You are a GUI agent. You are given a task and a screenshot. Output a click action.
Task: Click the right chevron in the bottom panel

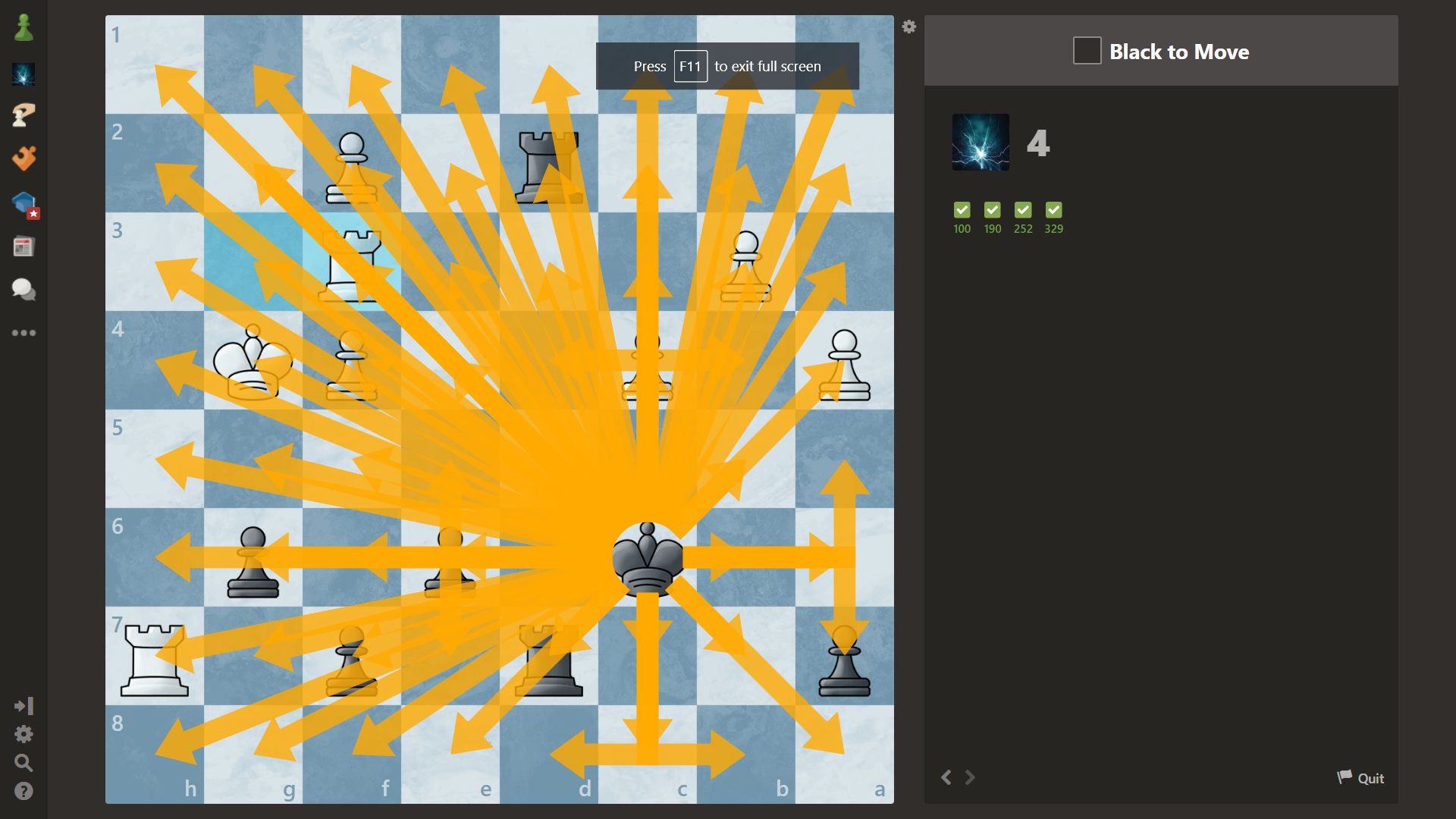coord(971,777)
